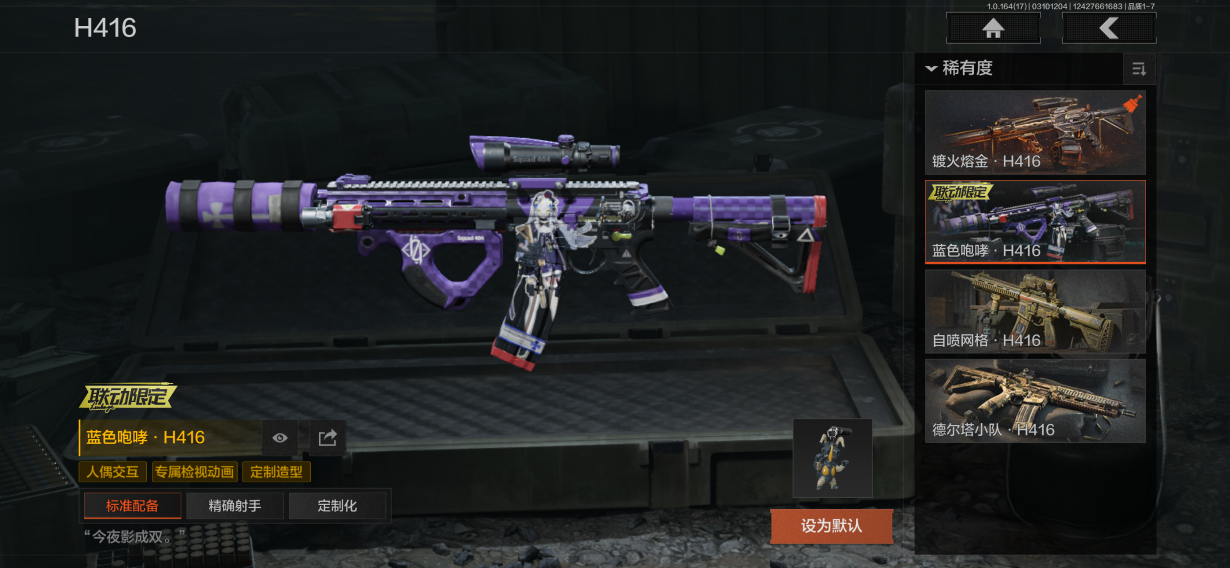
Task: Switch to the 精确射手 tab
Action: (235, 506)
